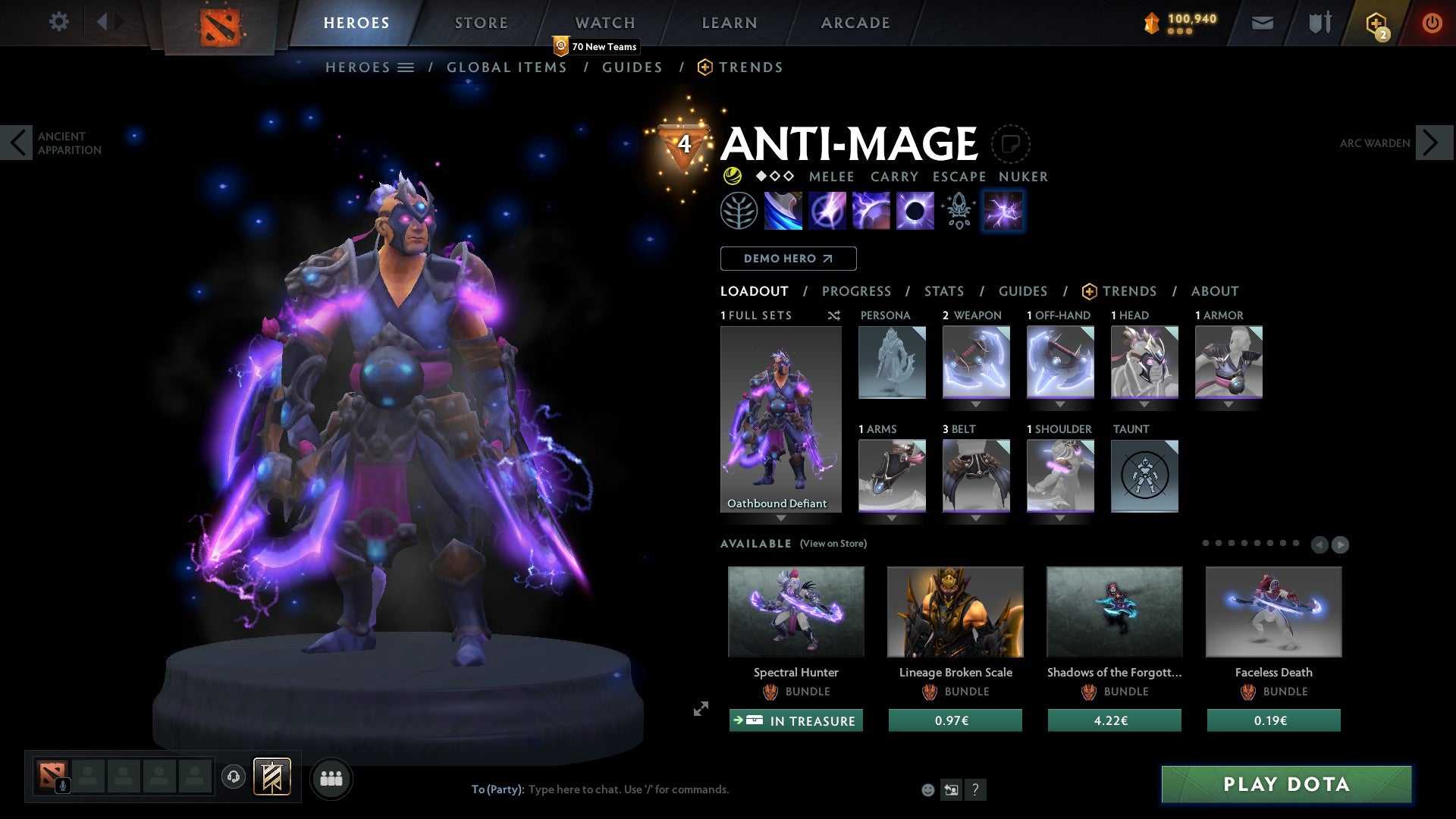The image size is (1456, 819).
Task: Open the ARCADE menu item
Action: click(x=855, y=23)
